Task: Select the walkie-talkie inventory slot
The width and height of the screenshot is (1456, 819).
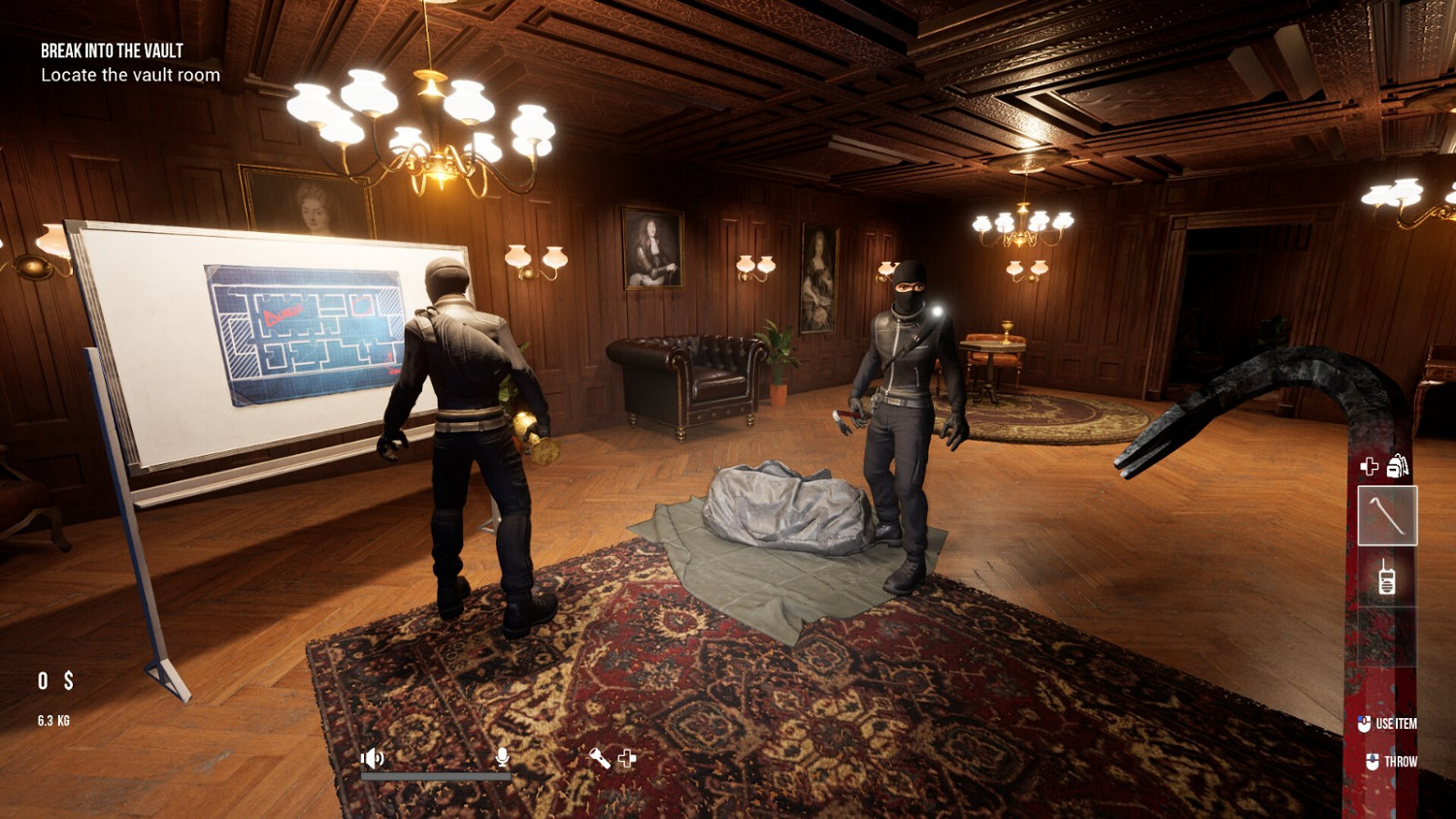Action: (x=1388, y=577)
